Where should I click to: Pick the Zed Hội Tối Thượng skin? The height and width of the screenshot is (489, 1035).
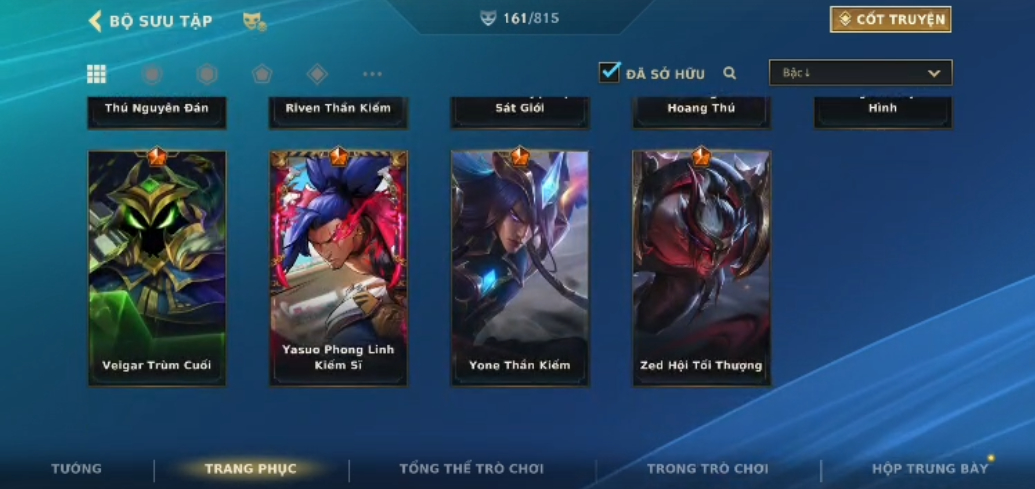click(x=701, y=268)
